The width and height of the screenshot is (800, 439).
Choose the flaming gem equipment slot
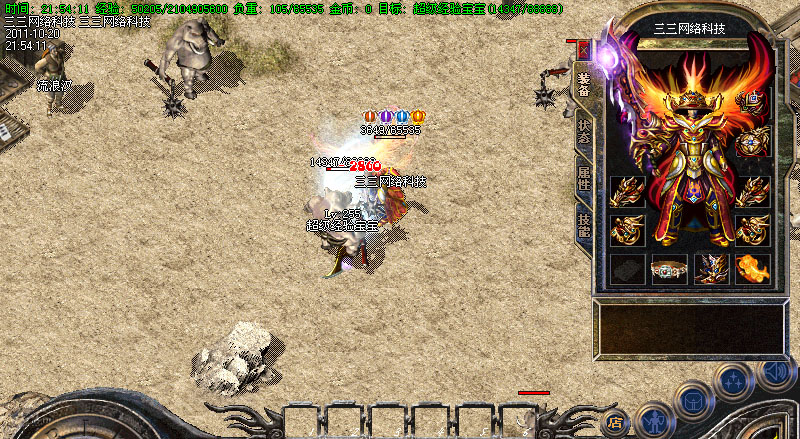point(752,268)
